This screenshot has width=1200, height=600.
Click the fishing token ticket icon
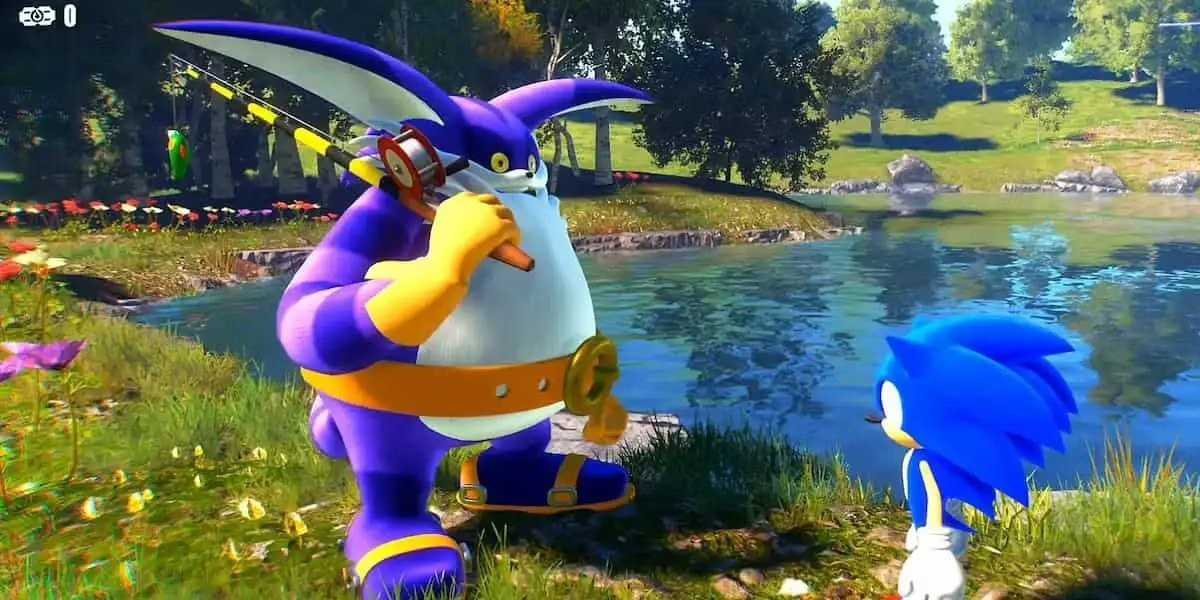(36, 15)
